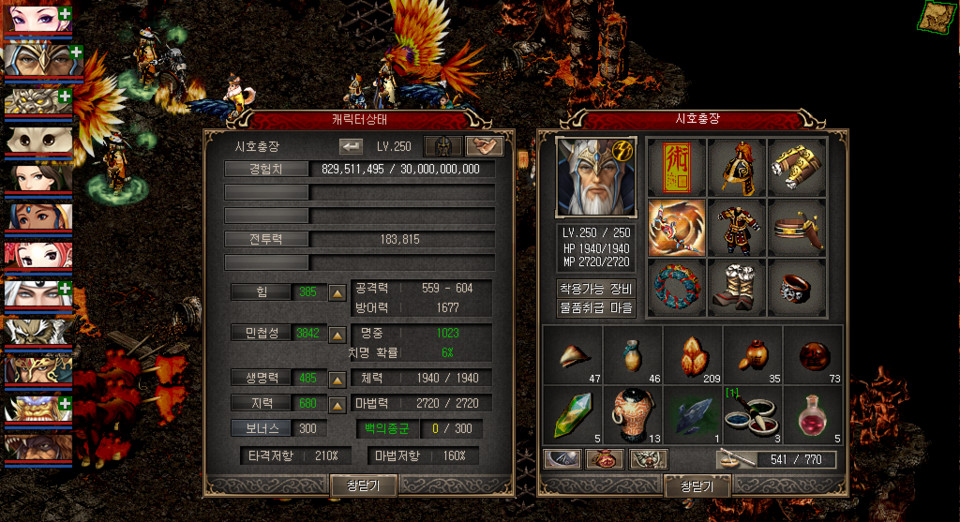Image resolution: width=960 pixels, height=522 pixels.
Task: Close the character status window (창닫기)
Action: tap(363, 485)
